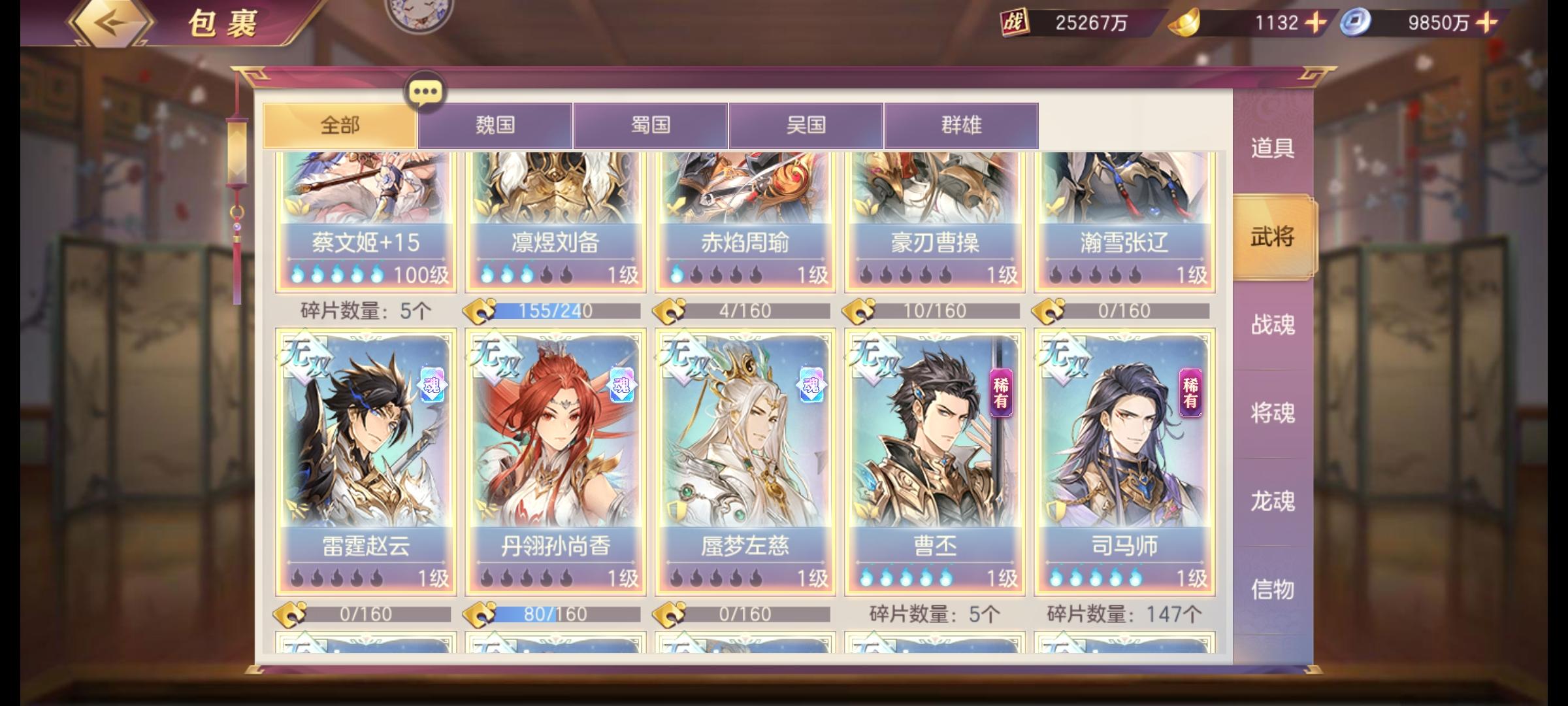Switch to the 群雄 faction tab
Viewport: 1568px width, 706px height.
960,126
